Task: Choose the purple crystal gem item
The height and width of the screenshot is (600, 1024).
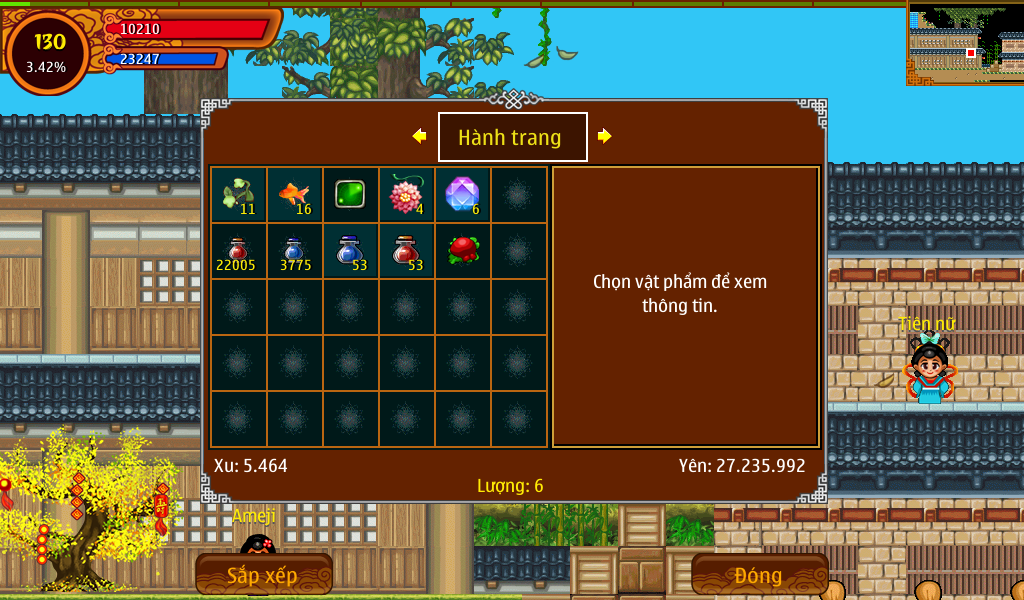Action: pyautogui.click(x=462, y=195)
